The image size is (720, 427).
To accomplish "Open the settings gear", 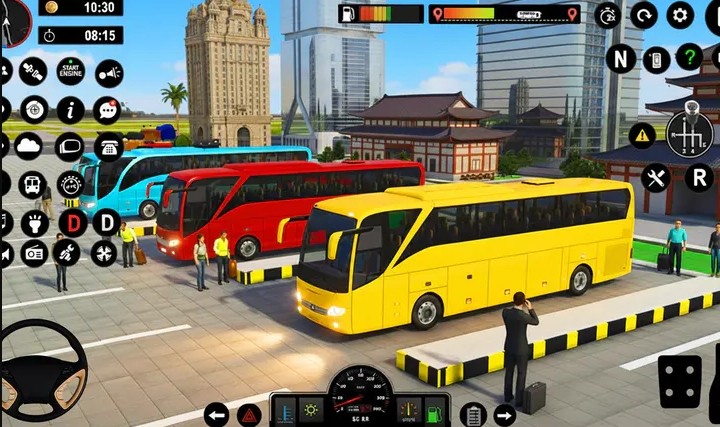I will (x=680, y=15).
